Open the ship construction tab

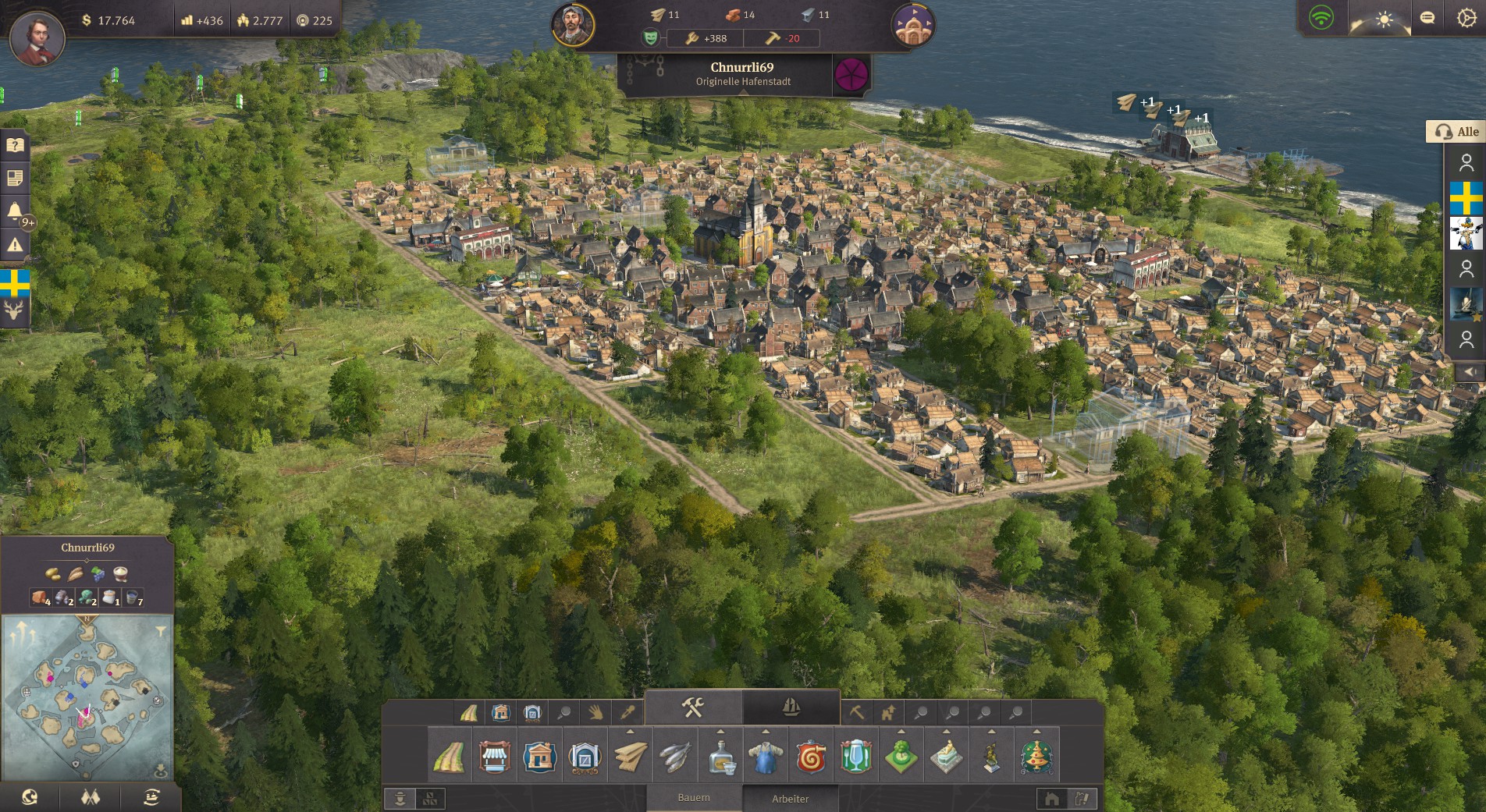tap(791, 707)
